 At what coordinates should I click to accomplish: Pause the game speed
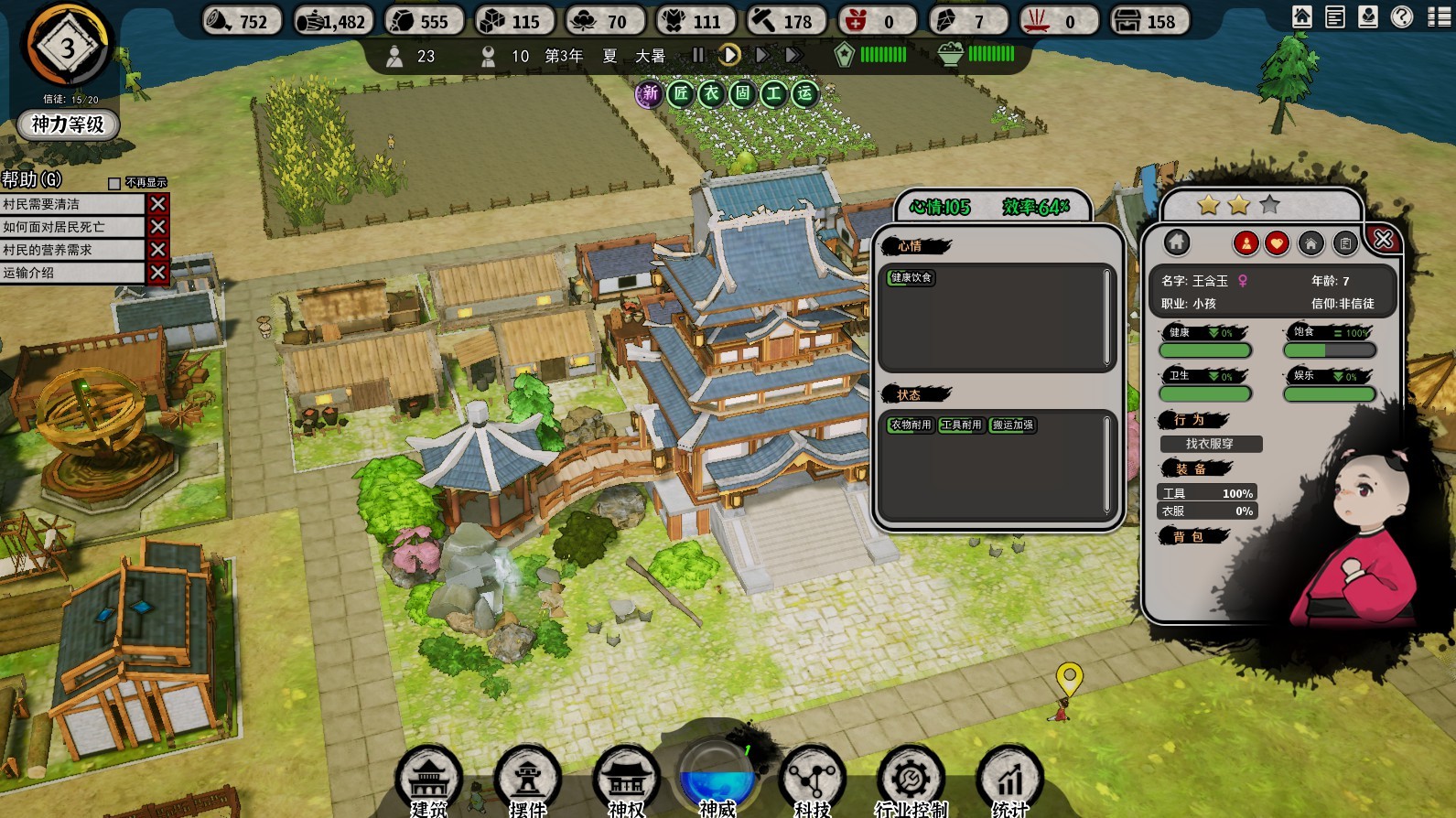(x=698, y=55)
